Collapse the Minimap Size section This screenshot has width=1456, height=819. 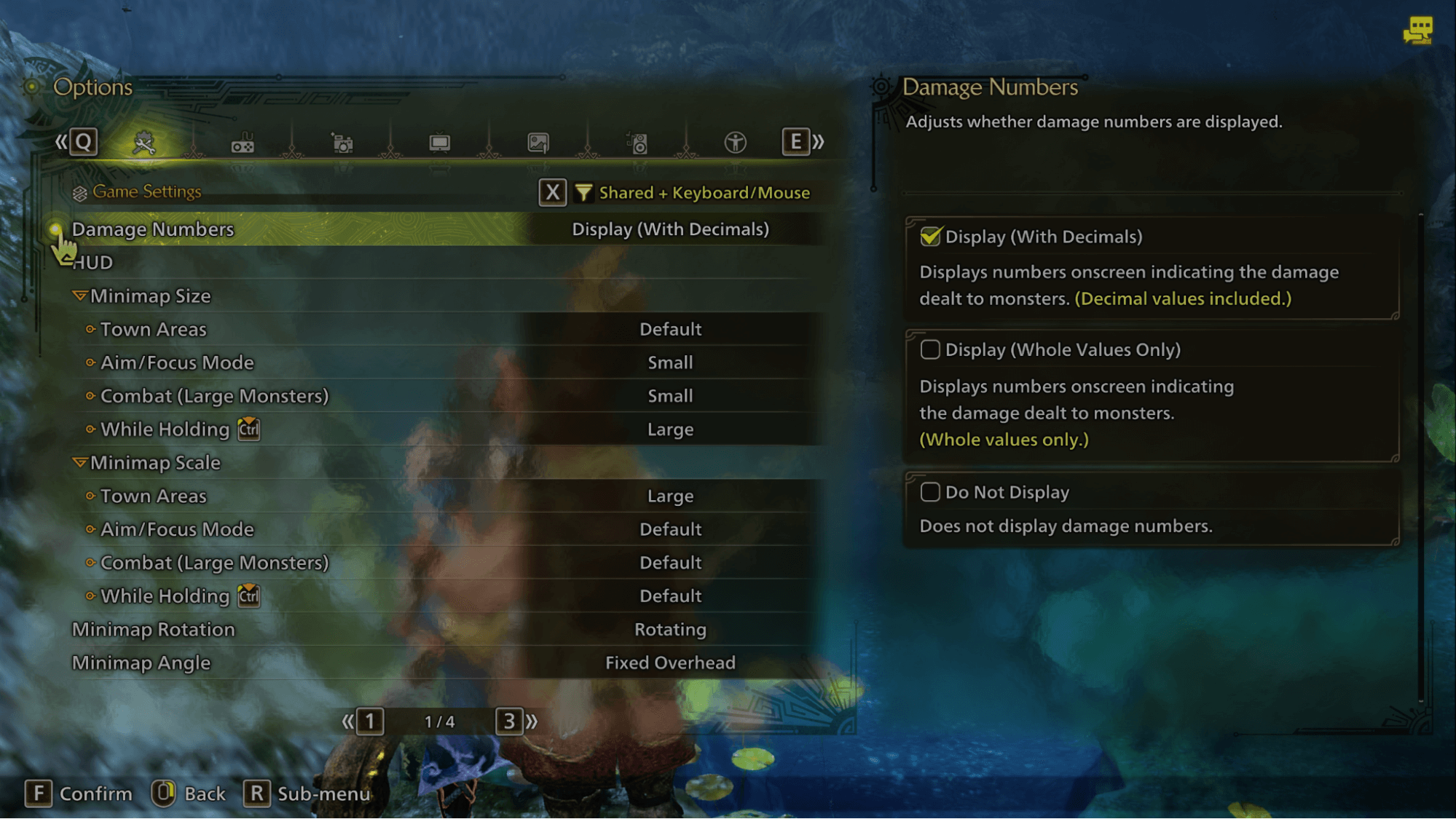pyautogui.click(x=80, y=296)
